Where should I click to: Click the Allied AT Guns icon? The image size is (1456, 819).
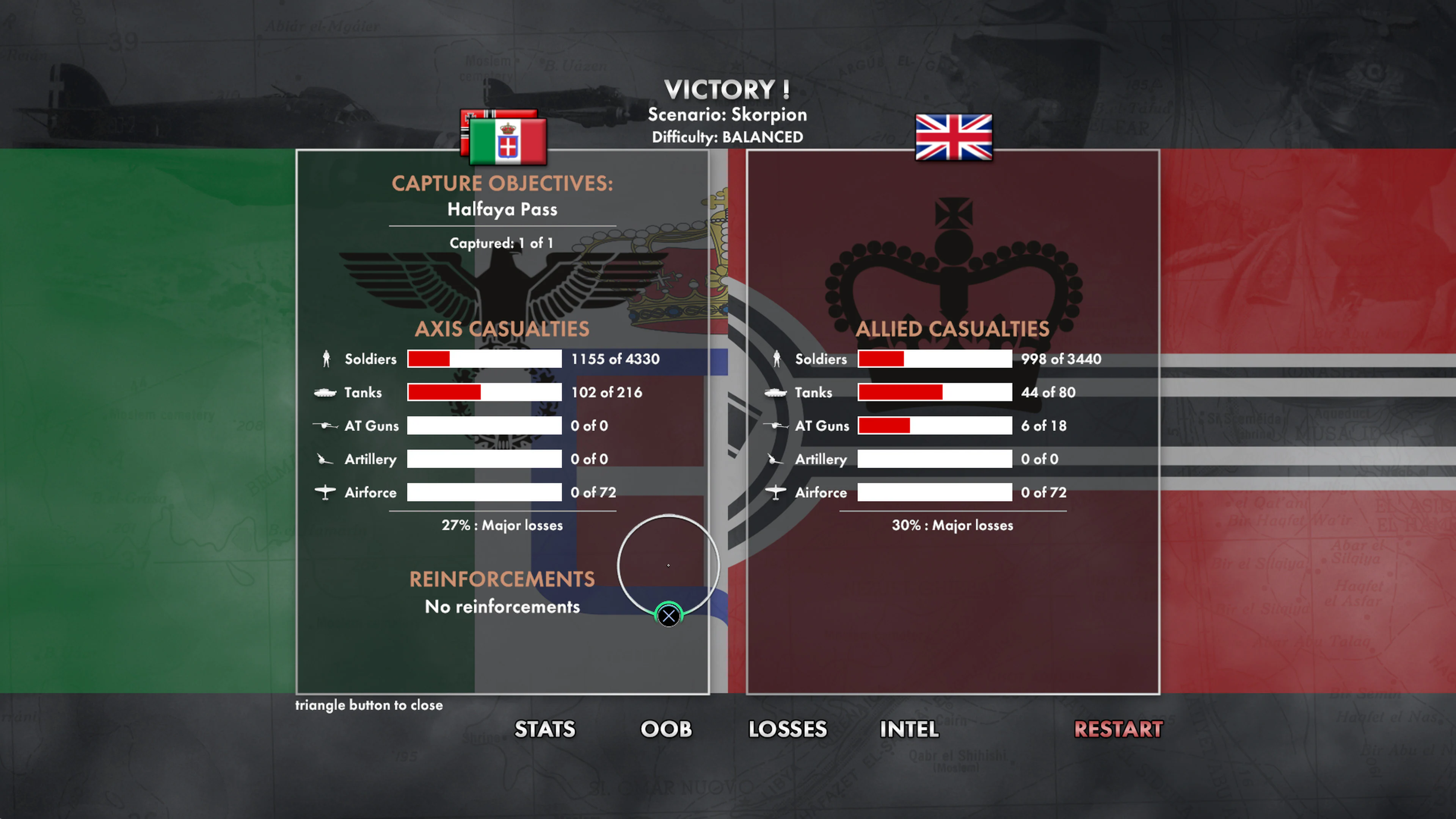tap(775, 425)
